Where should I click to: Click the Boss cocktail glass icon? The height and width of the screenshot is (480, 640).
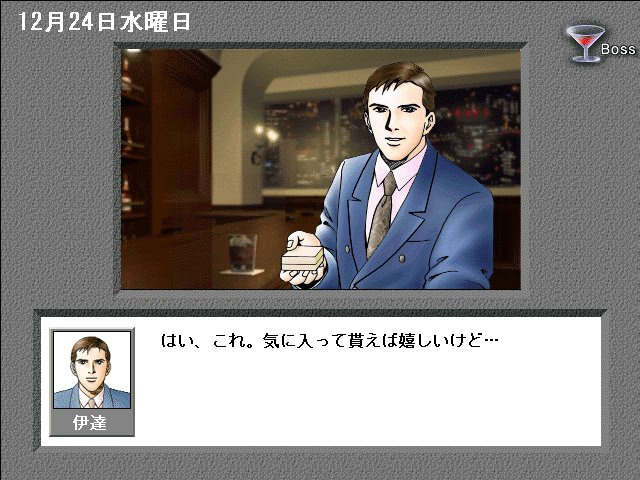(x=581, y=45)
